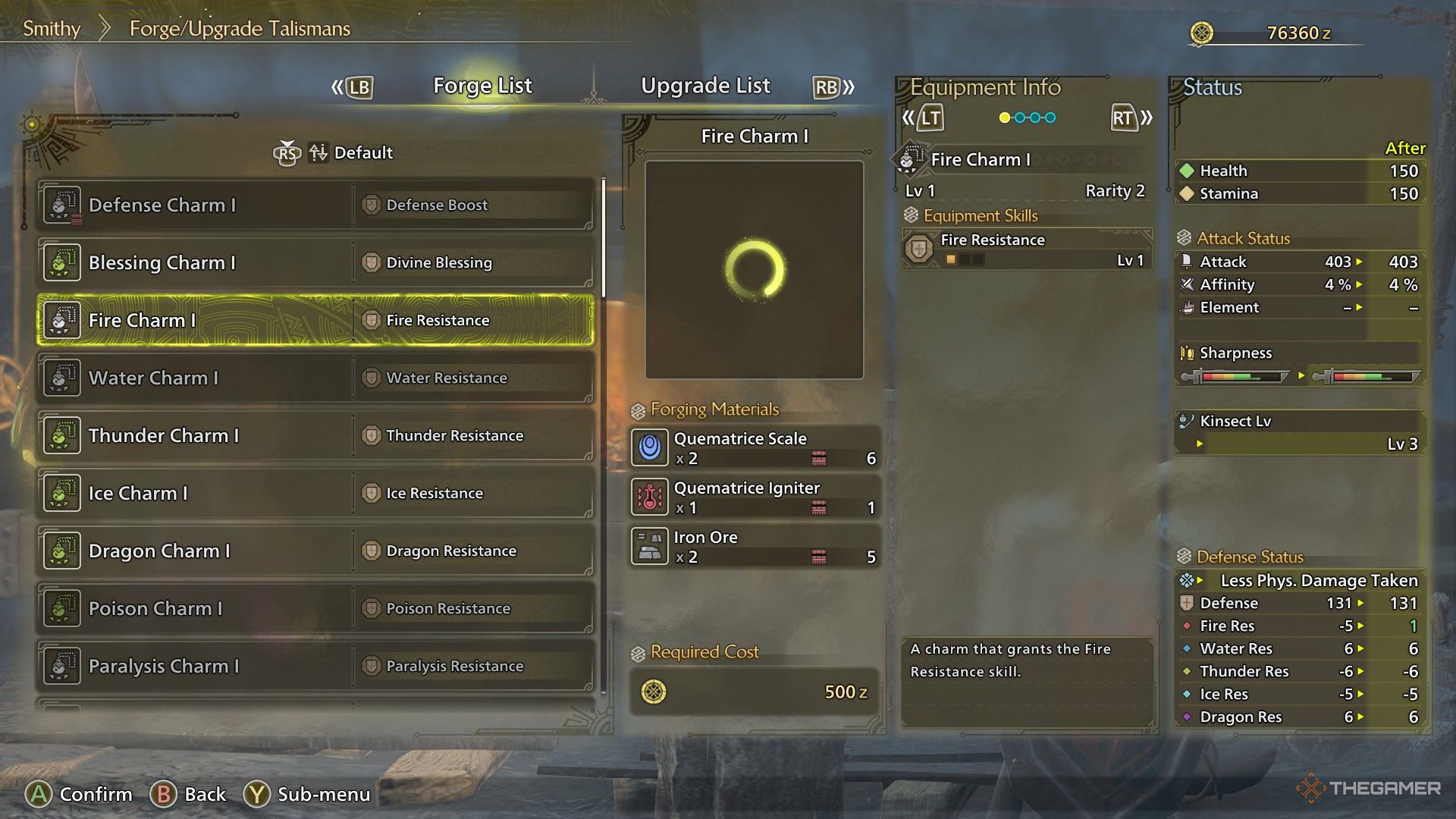Select the Fire Resistance equipment skill
This screenshot has height=819, width=1456.
coord(1027,249)
